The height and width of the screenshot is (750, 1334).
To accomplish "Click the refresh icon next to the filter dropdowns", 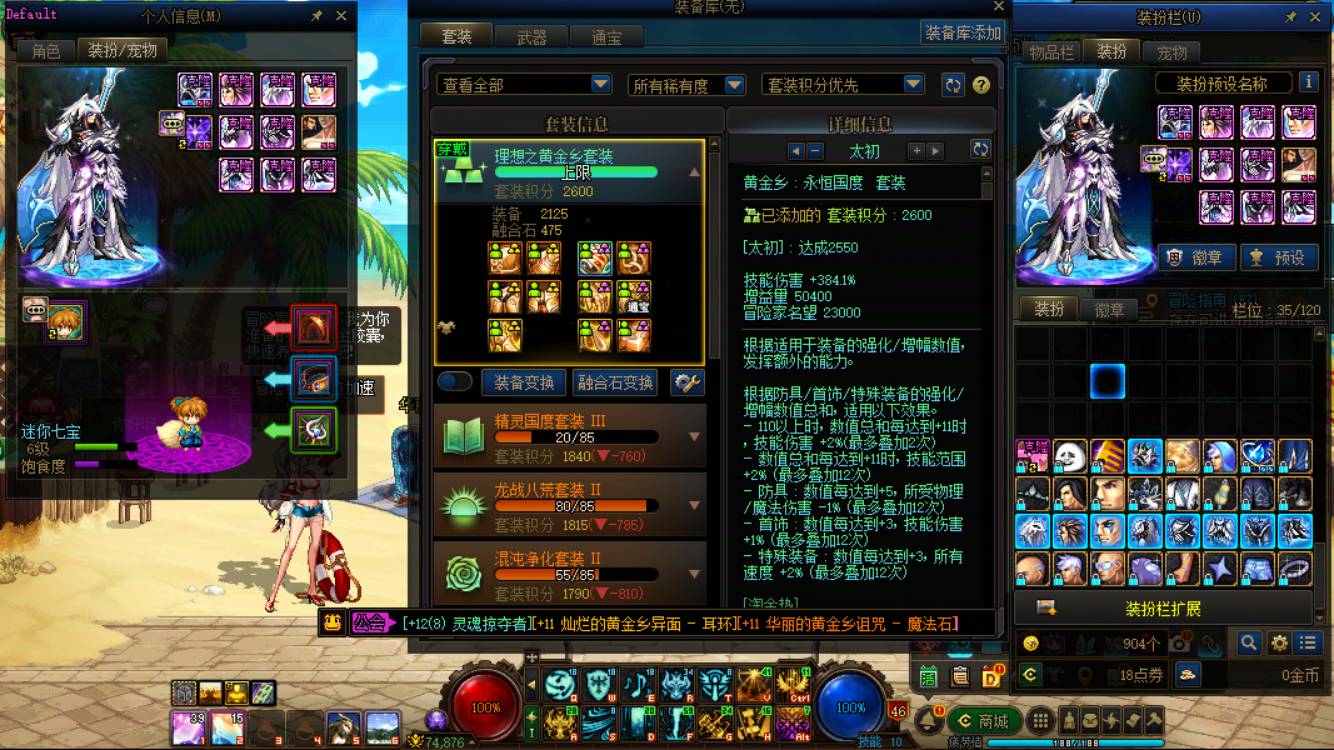I will coord(952,85).
